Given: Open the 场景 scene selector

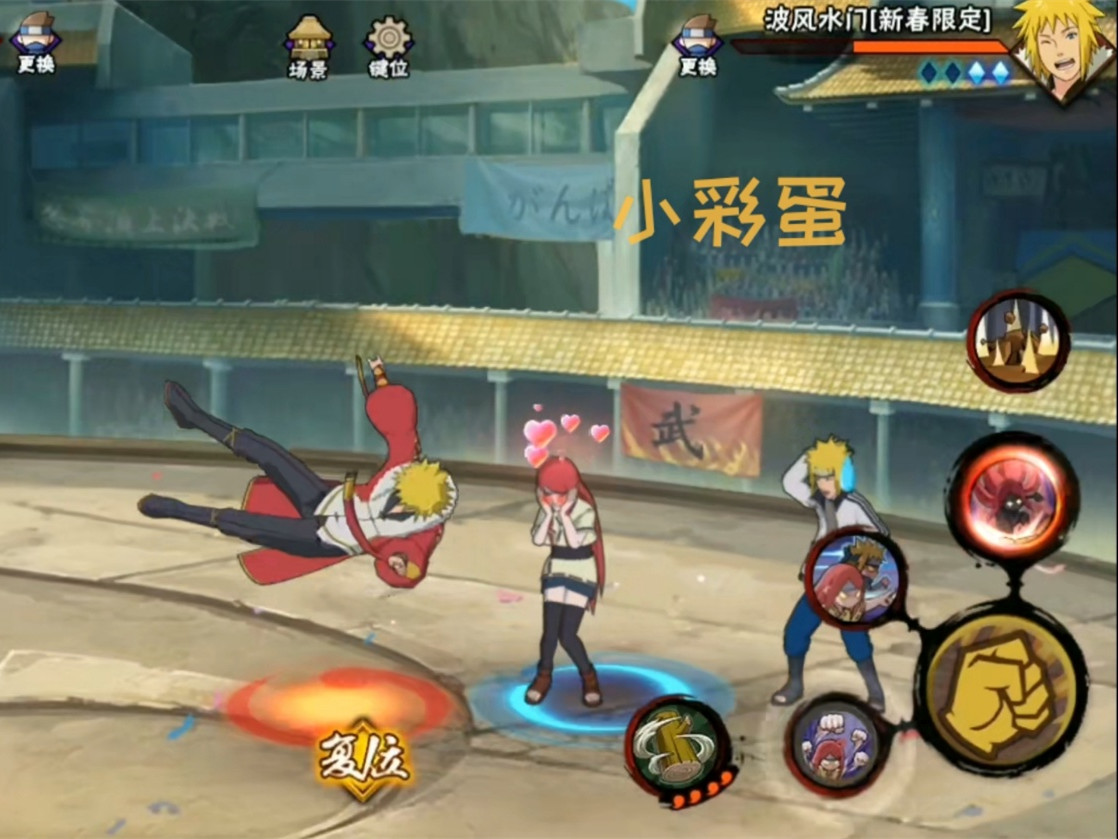Looking at the screenshot, I should 309,44.
